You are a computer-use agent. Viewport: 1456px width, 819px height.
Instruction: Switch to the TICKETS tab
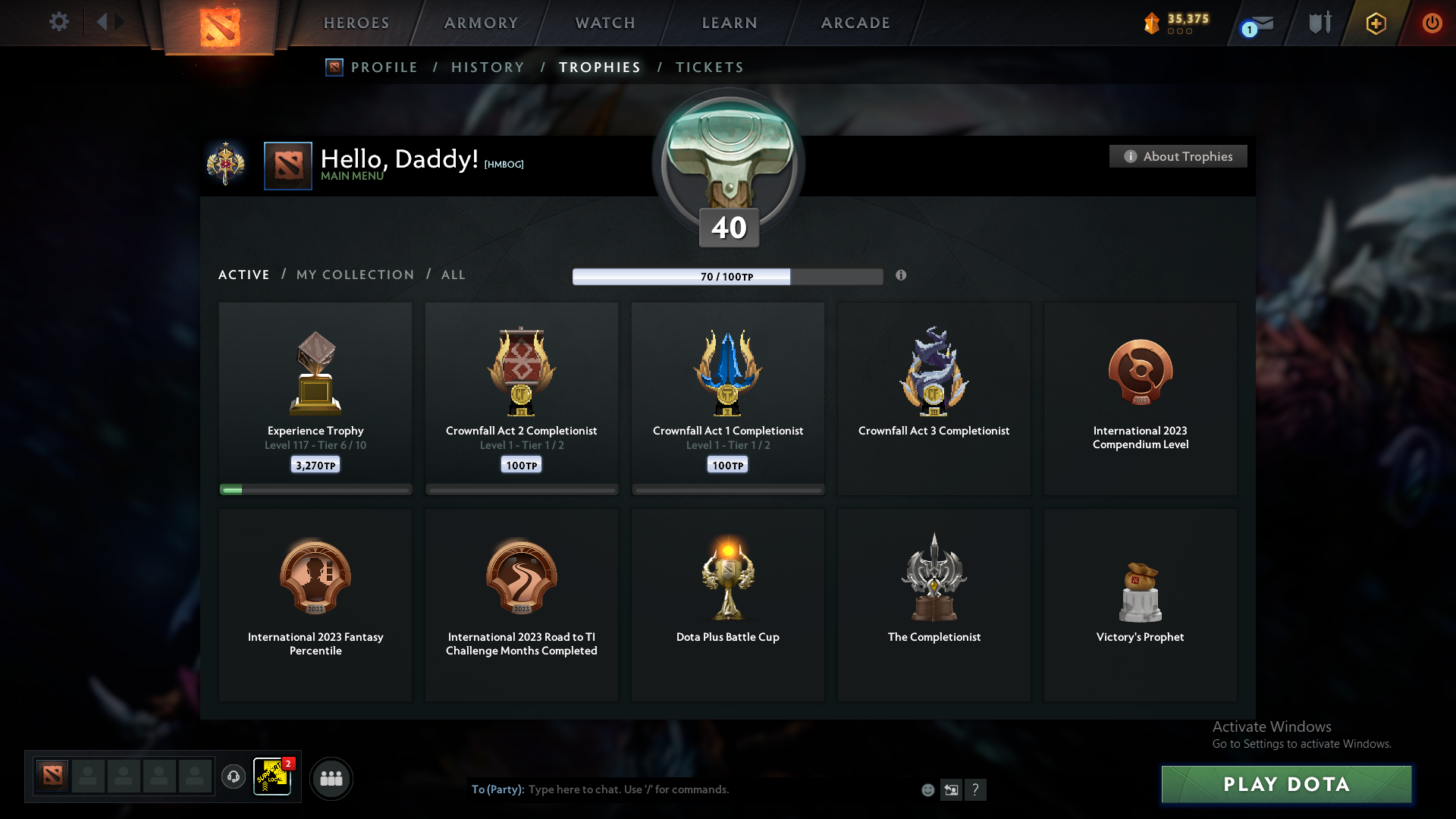709,67
